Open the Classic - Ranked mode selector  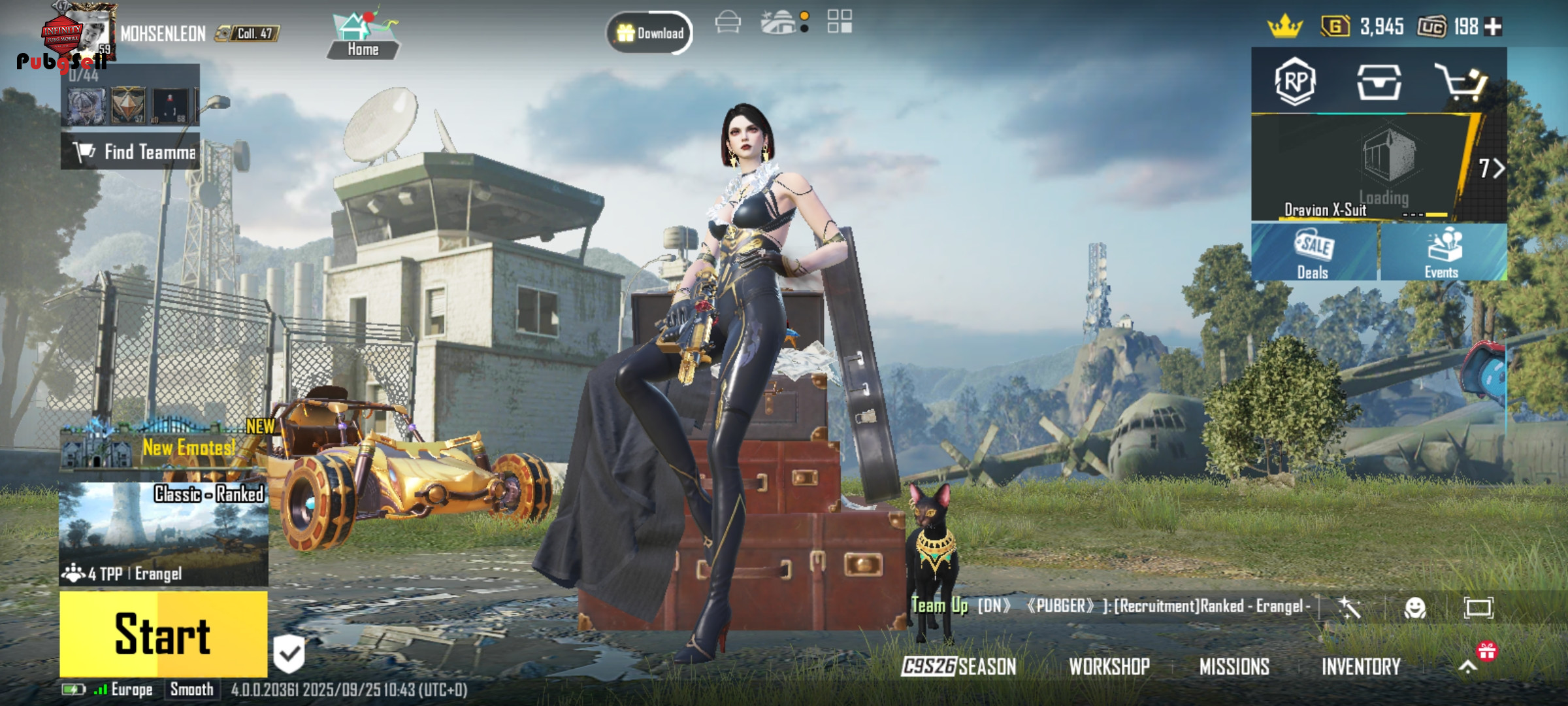tap(163, 533)
